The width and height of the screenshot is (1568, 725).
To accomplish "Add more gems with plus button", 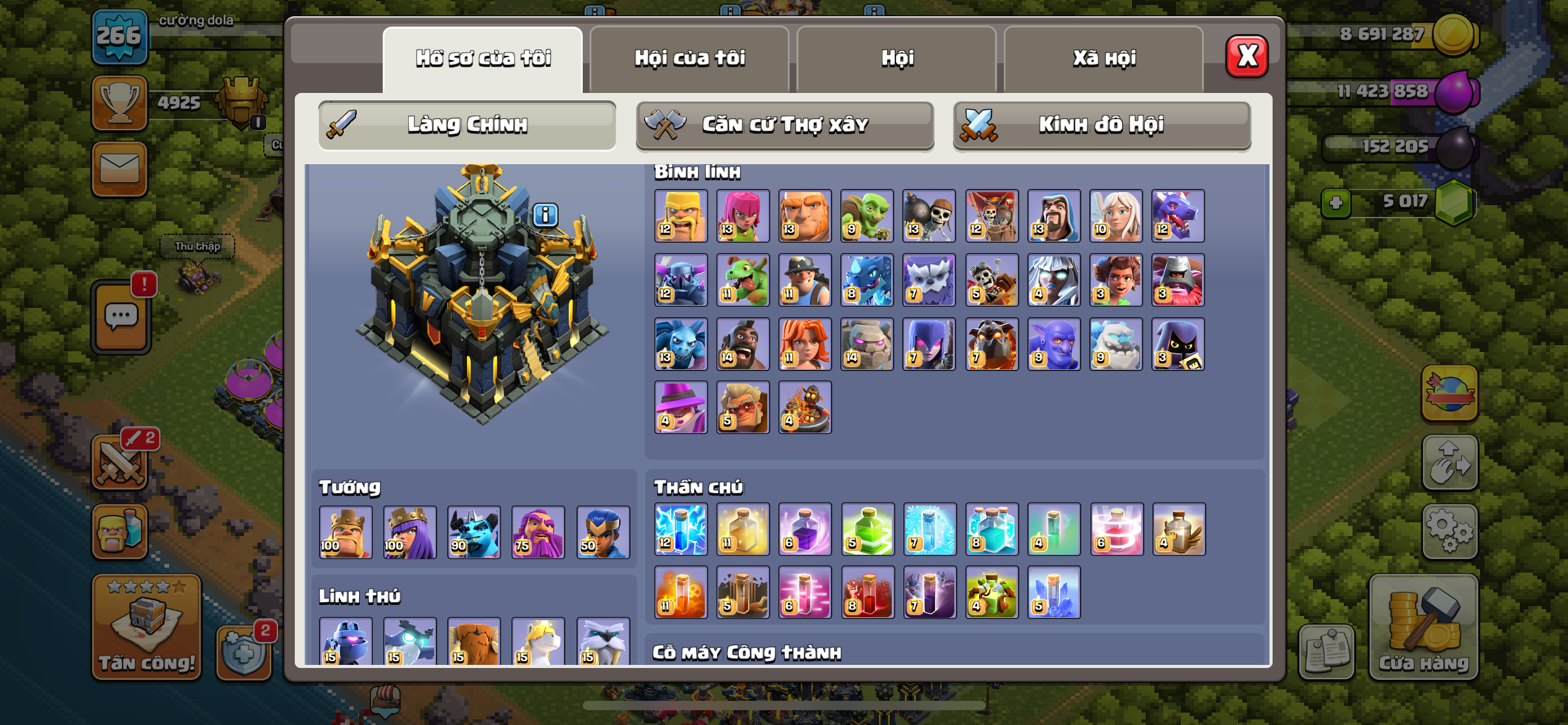I will pyautogui.click(x=1336, y=203).
